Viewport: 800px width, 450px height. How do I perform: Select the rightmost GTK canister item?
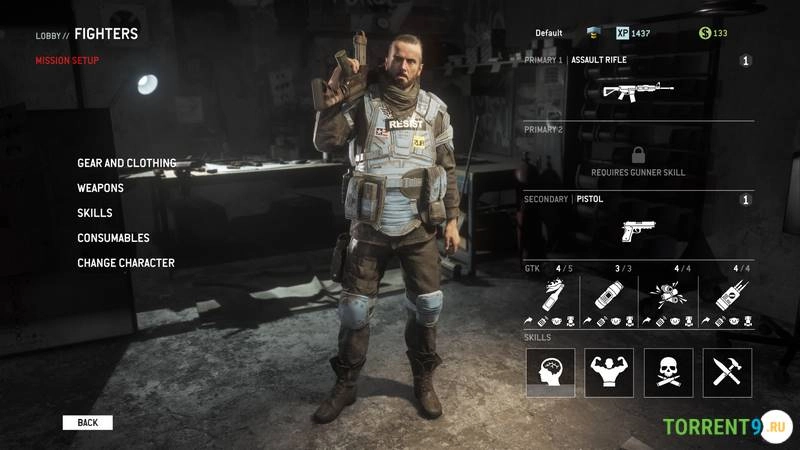click(727, 294)
